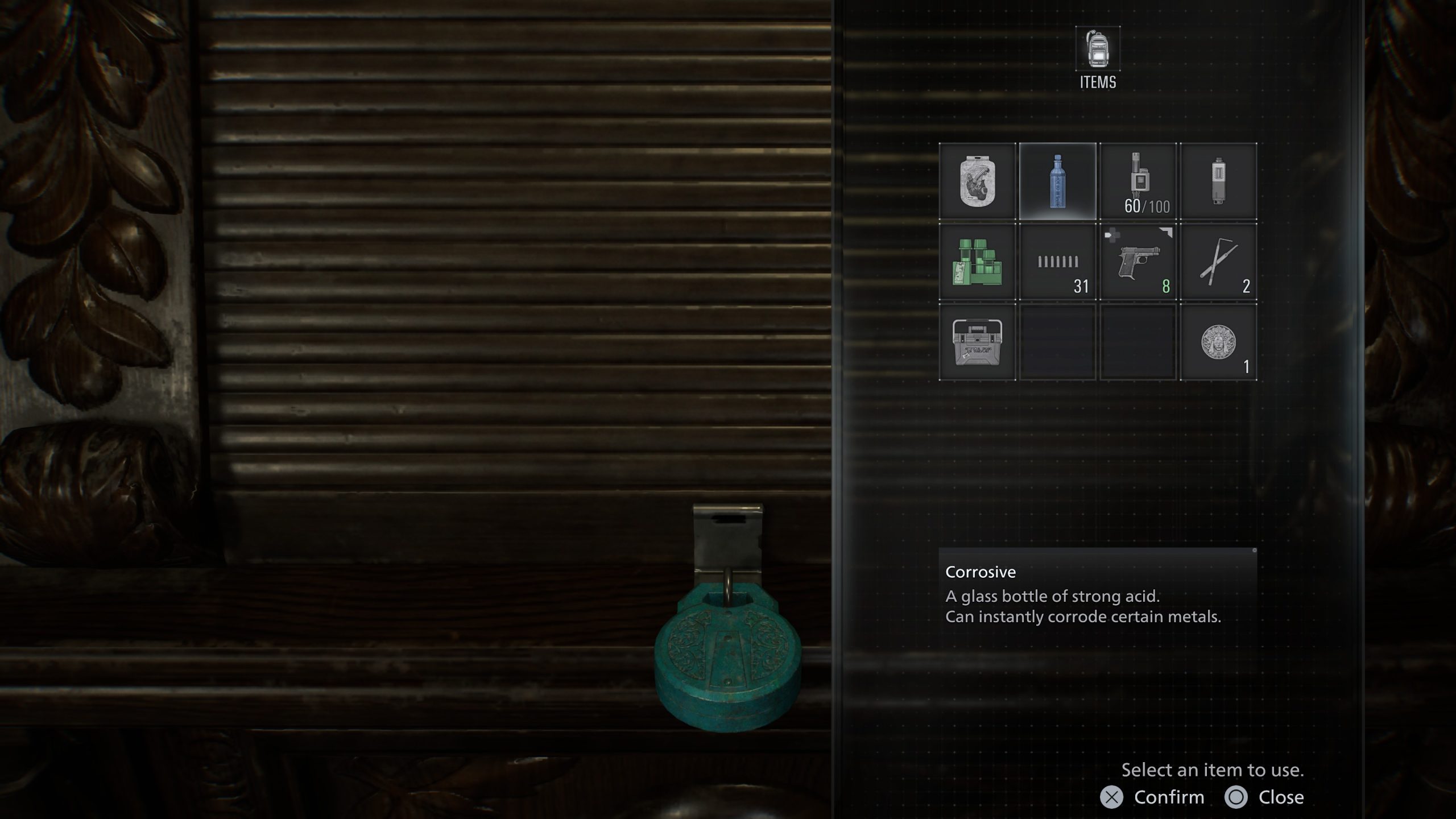Select the stack of 31 handgun bullets
The image size is (1456, 819).
click(x=1058, y=262)
